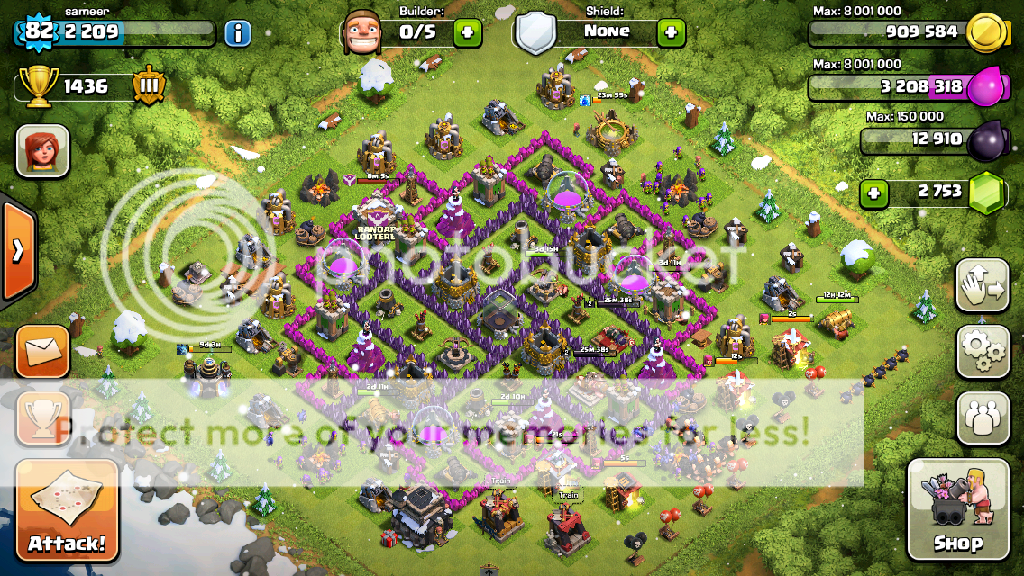This screenshot has height=576, width=1024.
Task: View the league III badge
Action: pos(148,87)
